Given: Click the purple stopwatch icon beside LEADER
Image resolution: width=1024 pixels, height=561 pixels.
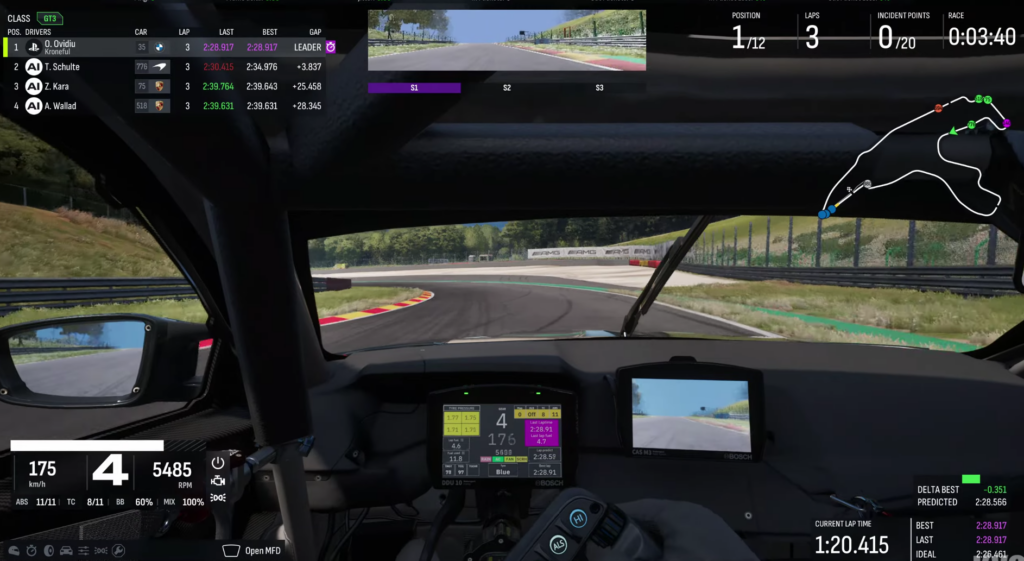Looking at the screenshot, I should (330, 47).
